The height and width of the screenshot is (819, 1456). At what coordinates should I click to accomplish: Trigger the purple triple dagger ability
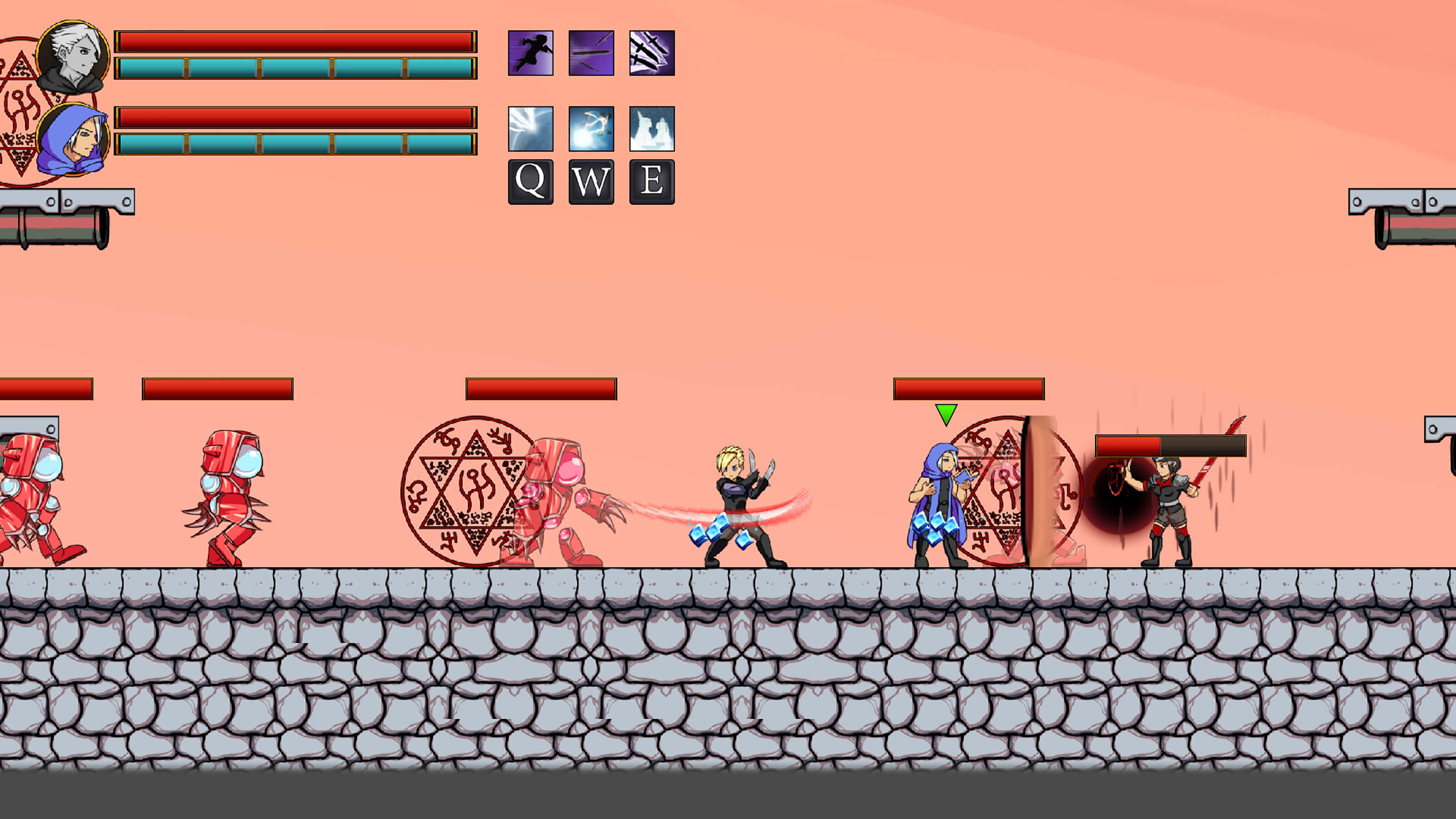pos(652,53)
